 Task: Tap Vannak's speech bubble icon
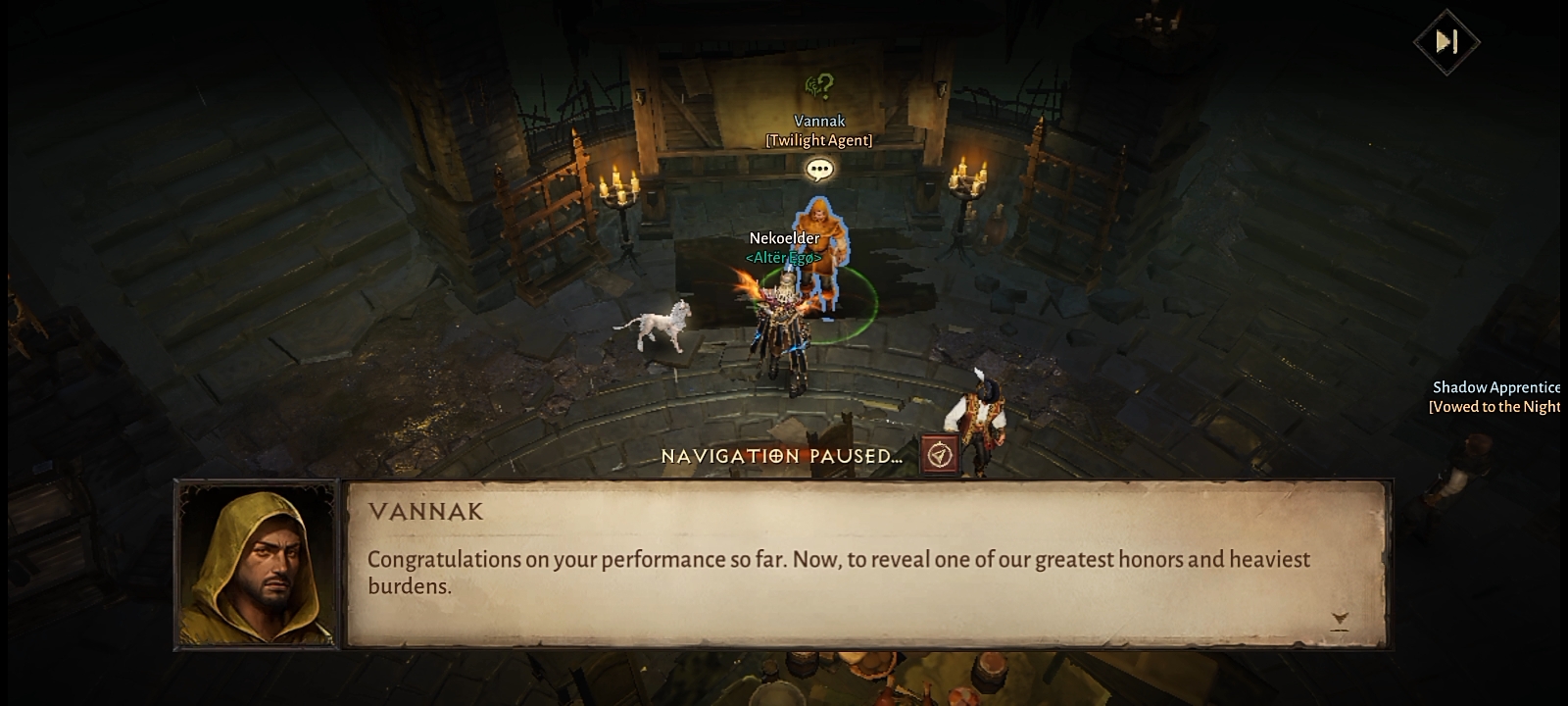tap(819, 170)
